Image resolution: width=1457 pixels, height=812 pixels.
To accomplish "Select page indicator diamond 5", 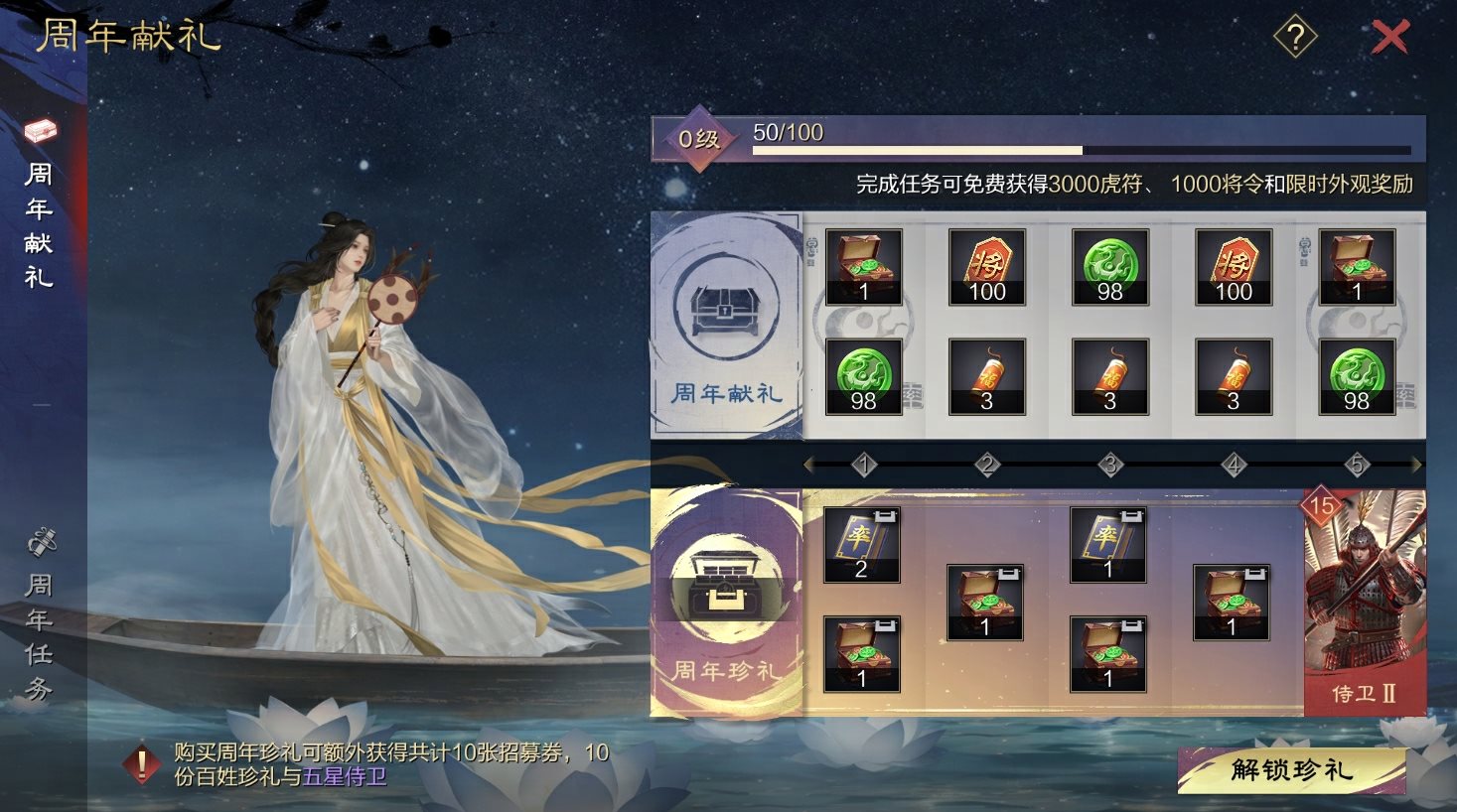I will (x=1356, y=462).
